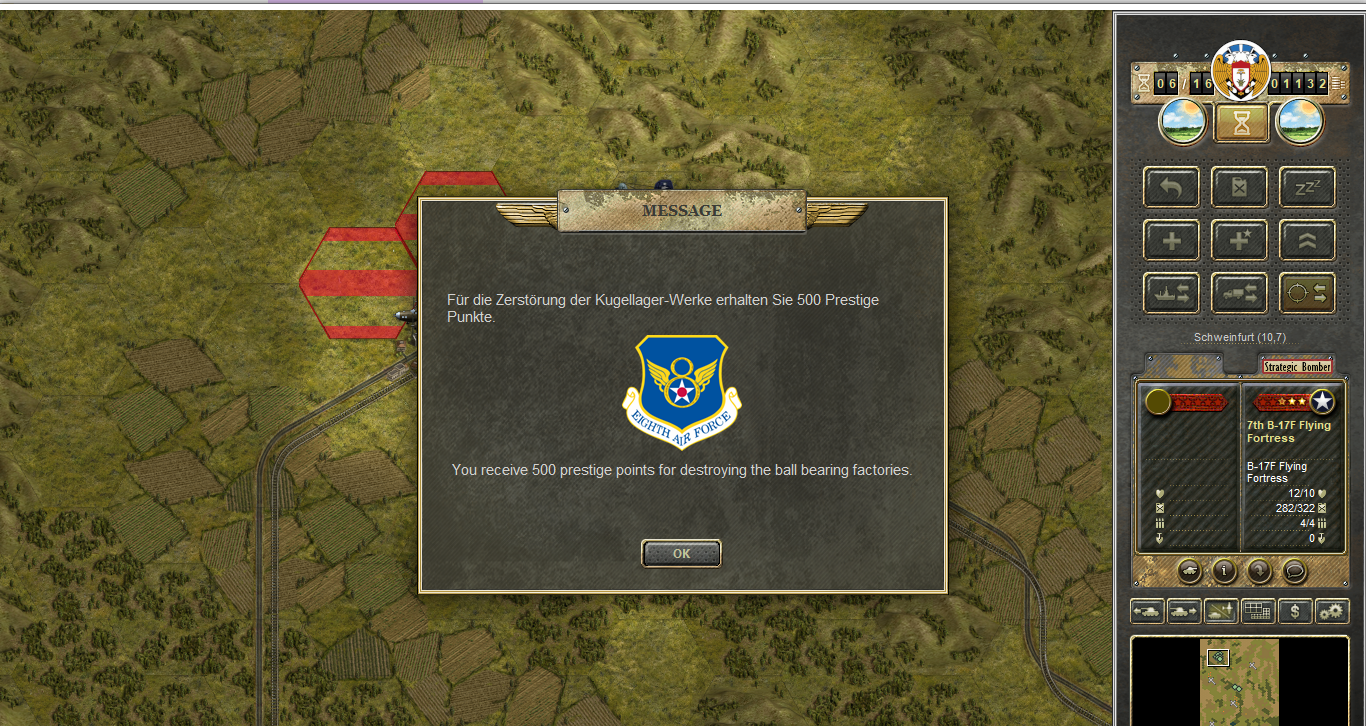This screenshot has height=726, width=1366.
Task: Click the minimap to move the view
Action: click(x=1240, y=680)
